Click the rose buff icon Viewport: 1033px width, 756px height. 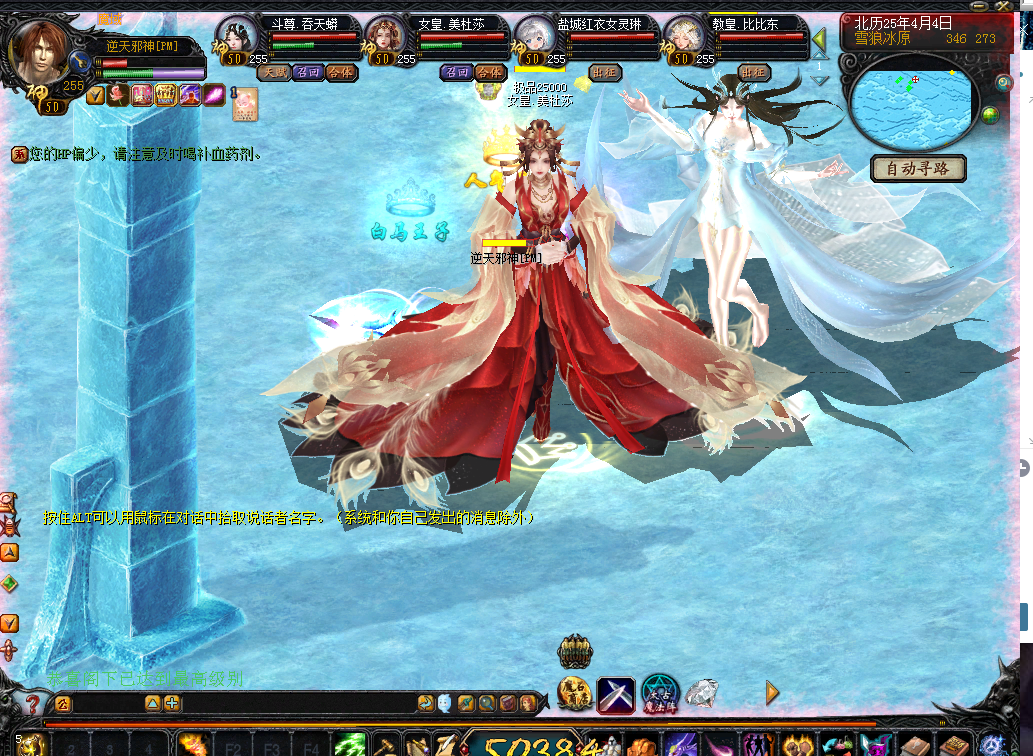tap(118, 95)
